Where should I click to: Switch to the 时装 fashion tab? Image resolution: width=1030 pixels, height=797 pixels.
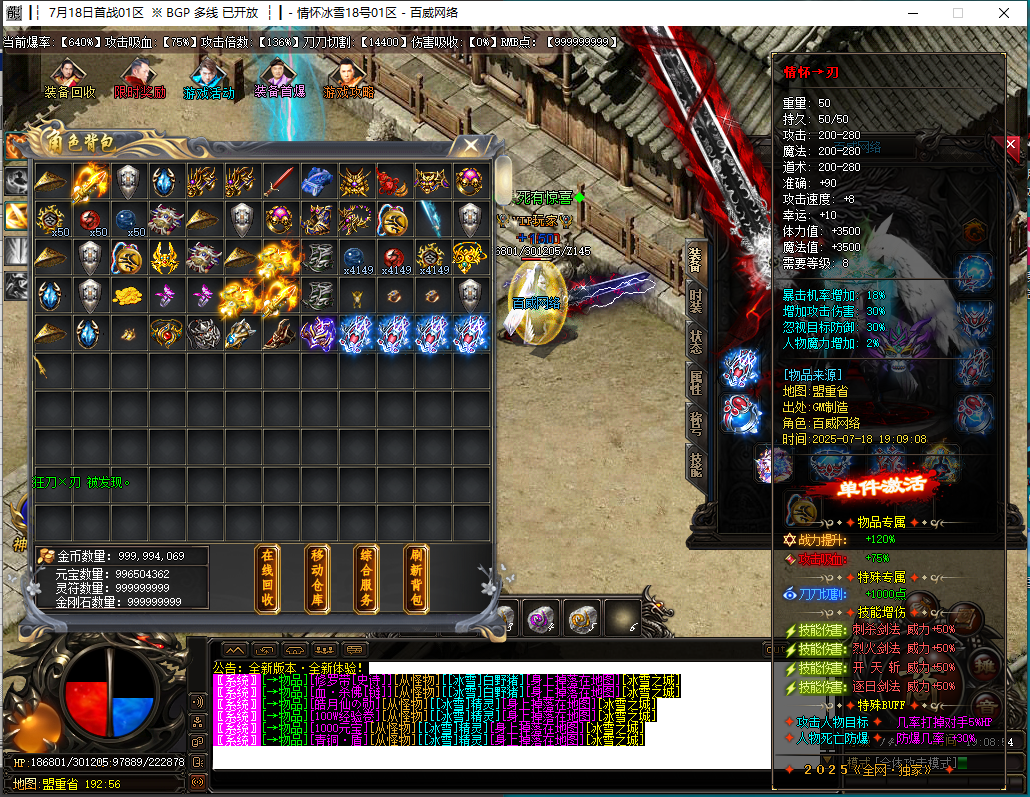click(x=696, y=301)
